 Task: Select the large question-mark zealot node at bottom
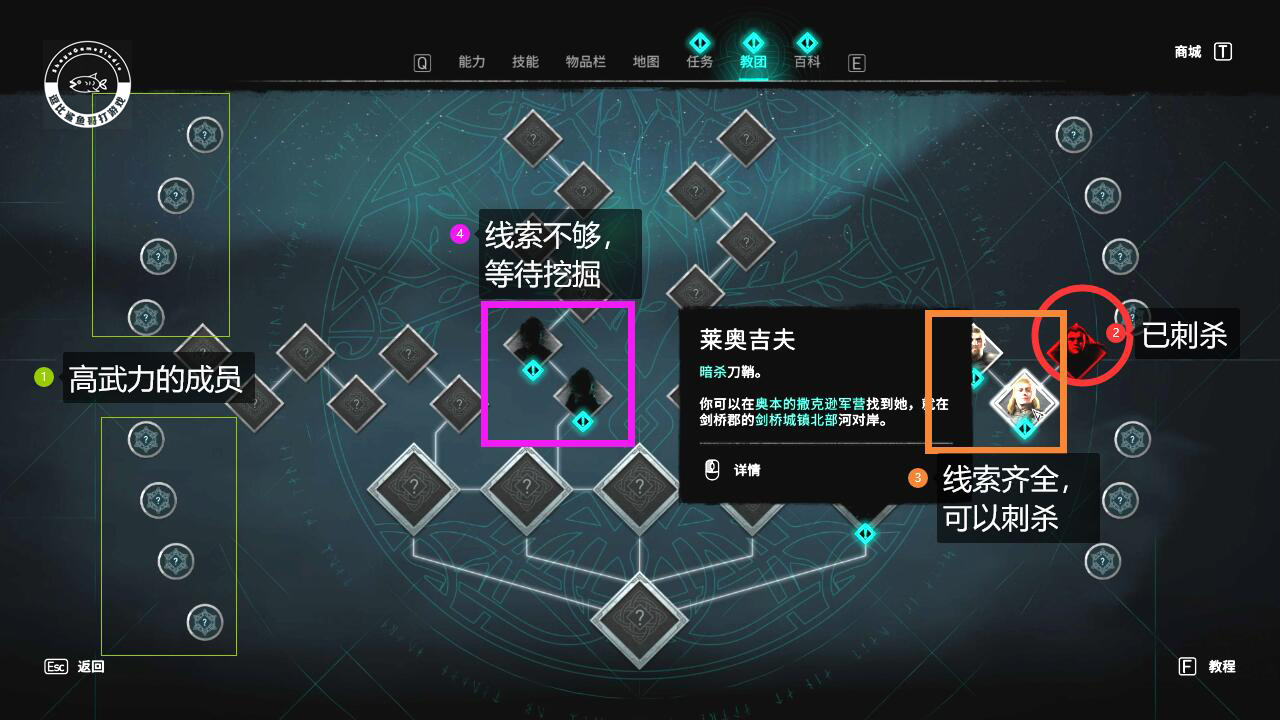[638, 618]
